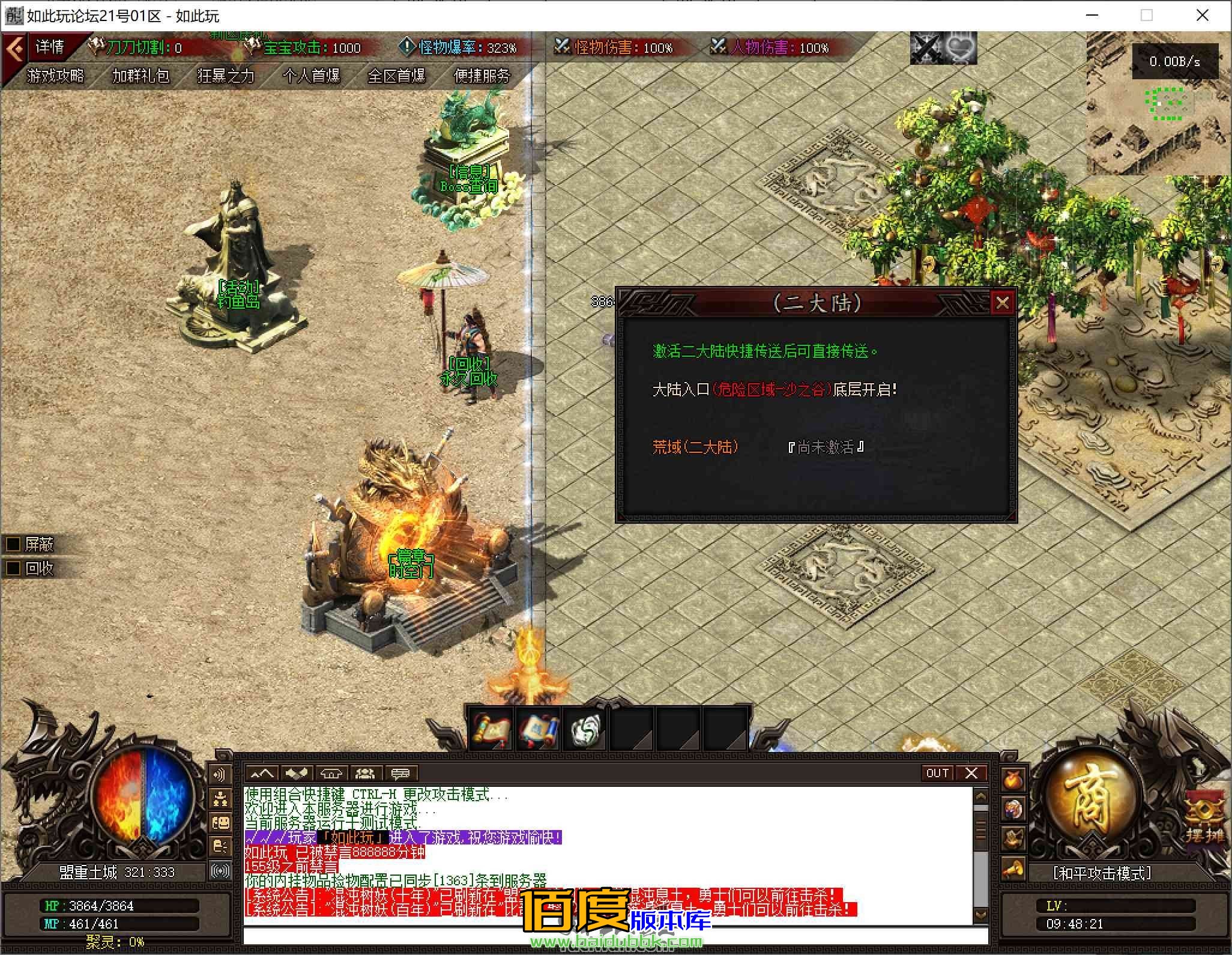
Task: Enable the 屏蔽 checkbox
Action: coord(12,545)
